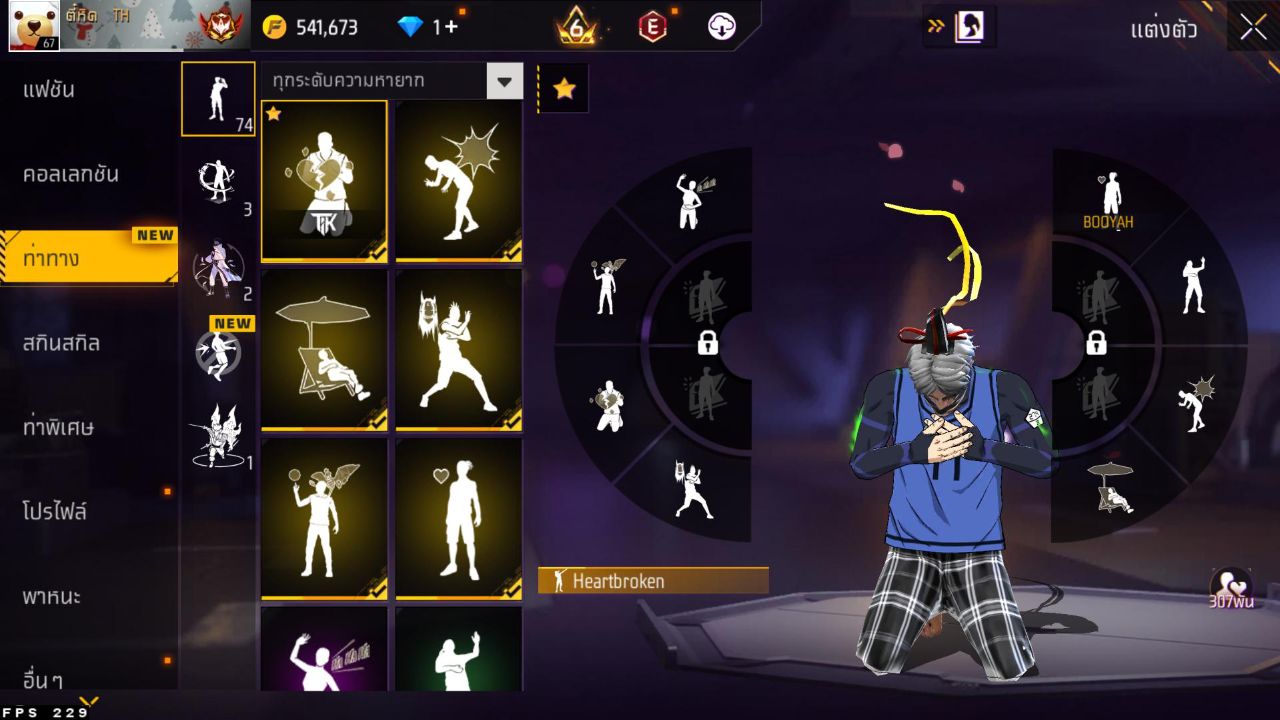1280x720 pixels.
Task: Open the photo snapshot icon near the top right
Action: click(x=971, y=27)
